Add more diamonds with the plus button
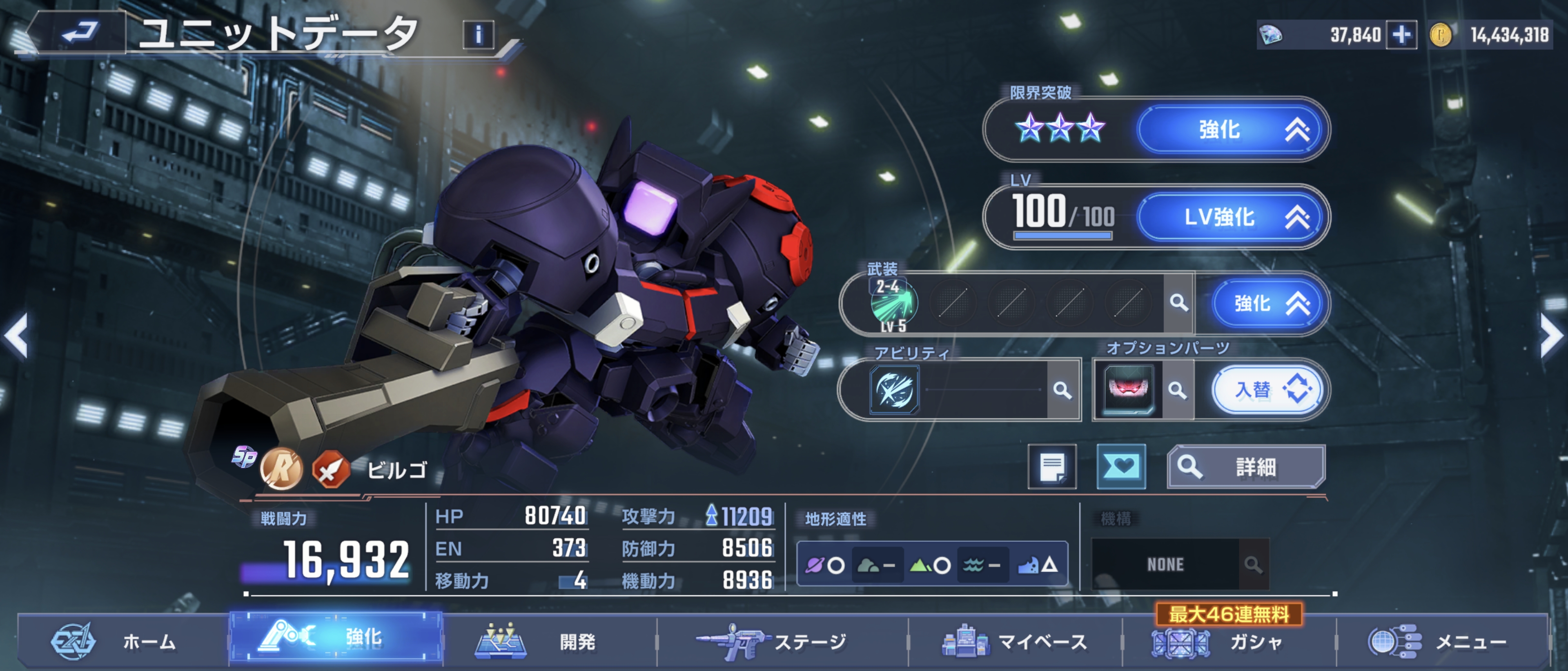 (1401, 35)
